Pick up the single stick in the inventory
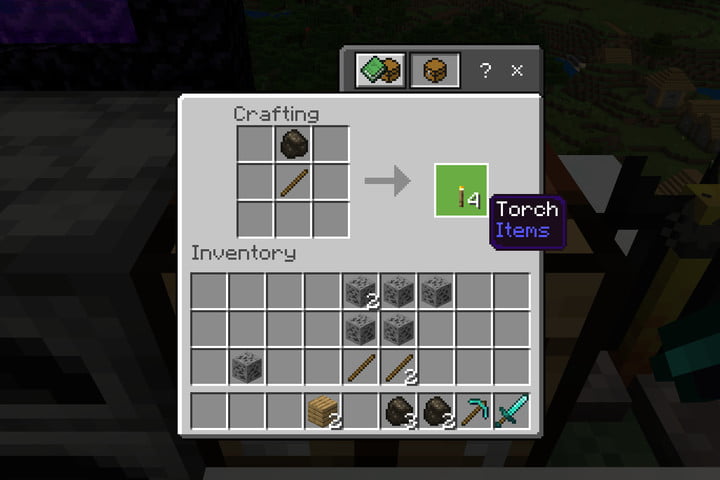 pyautogui.click(x=361, y=367)
